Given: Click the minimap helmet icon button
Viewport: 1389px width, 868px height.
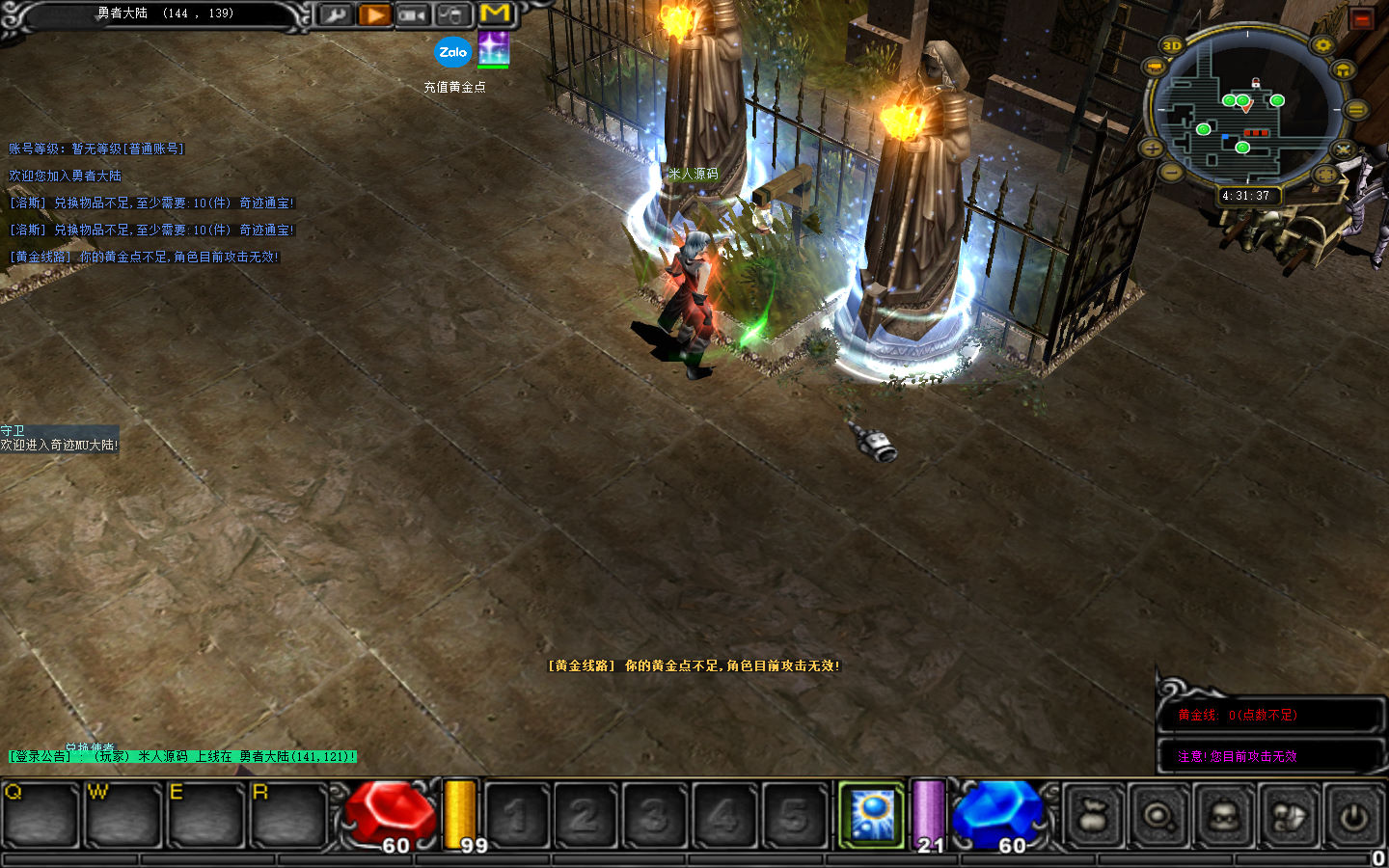Looking at the screenshot, I should coord(1343,70).
